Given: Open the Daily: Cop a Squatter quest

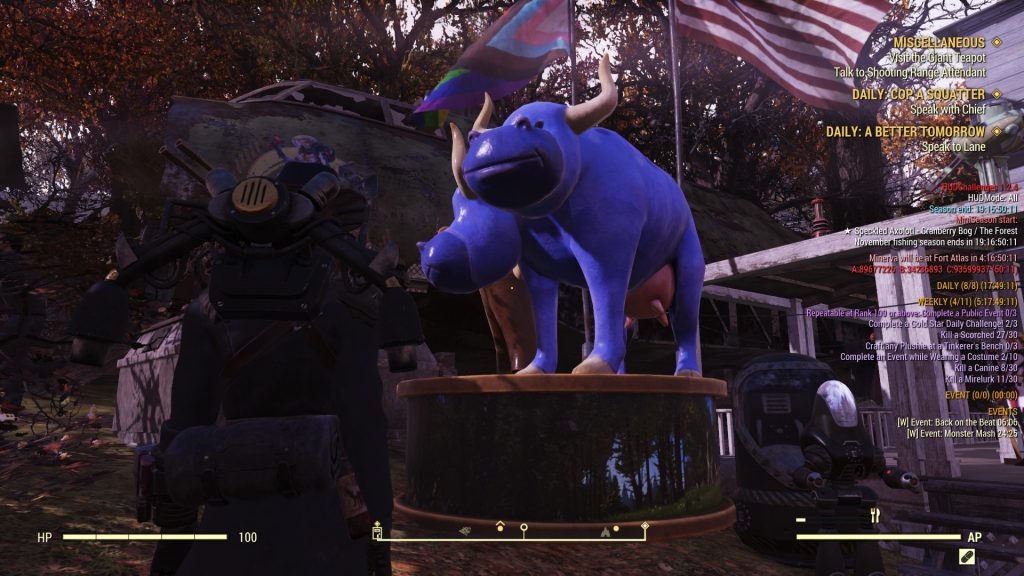Looking at the screenshot, I should (918, 94).
